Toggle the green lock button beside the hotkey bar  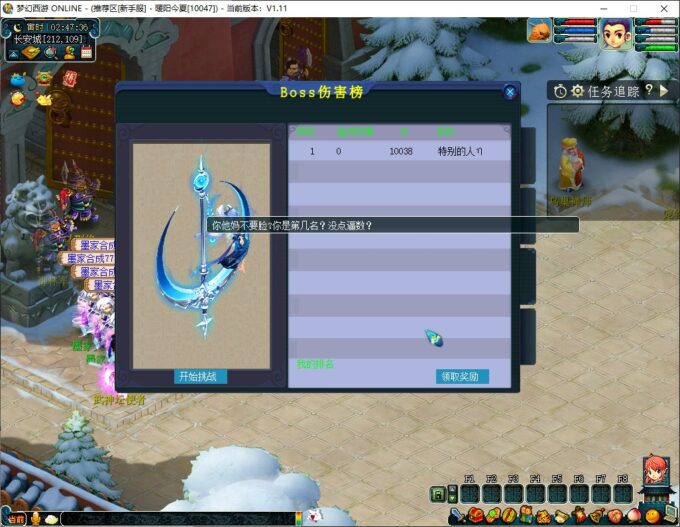tap(438, 494)
